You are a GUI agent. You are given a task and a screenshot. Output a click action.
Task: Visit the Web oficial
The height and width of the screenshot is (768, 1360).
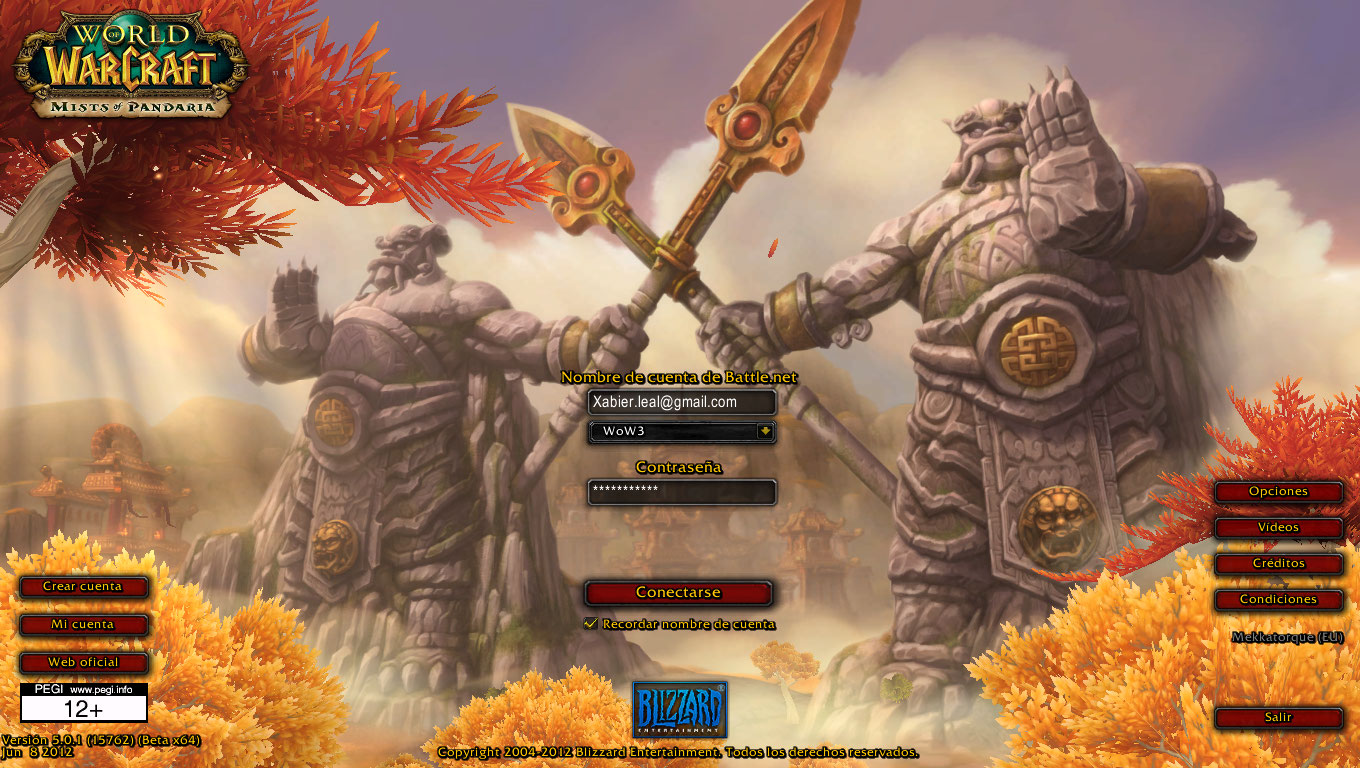click(83, 662)
